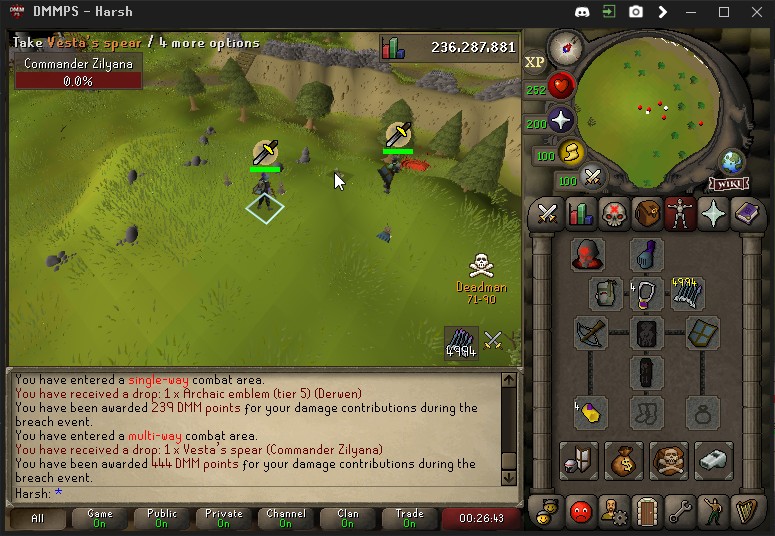Open the price checker money bag
The height and width of the screenshot is (536, 775).
[624, 460]
